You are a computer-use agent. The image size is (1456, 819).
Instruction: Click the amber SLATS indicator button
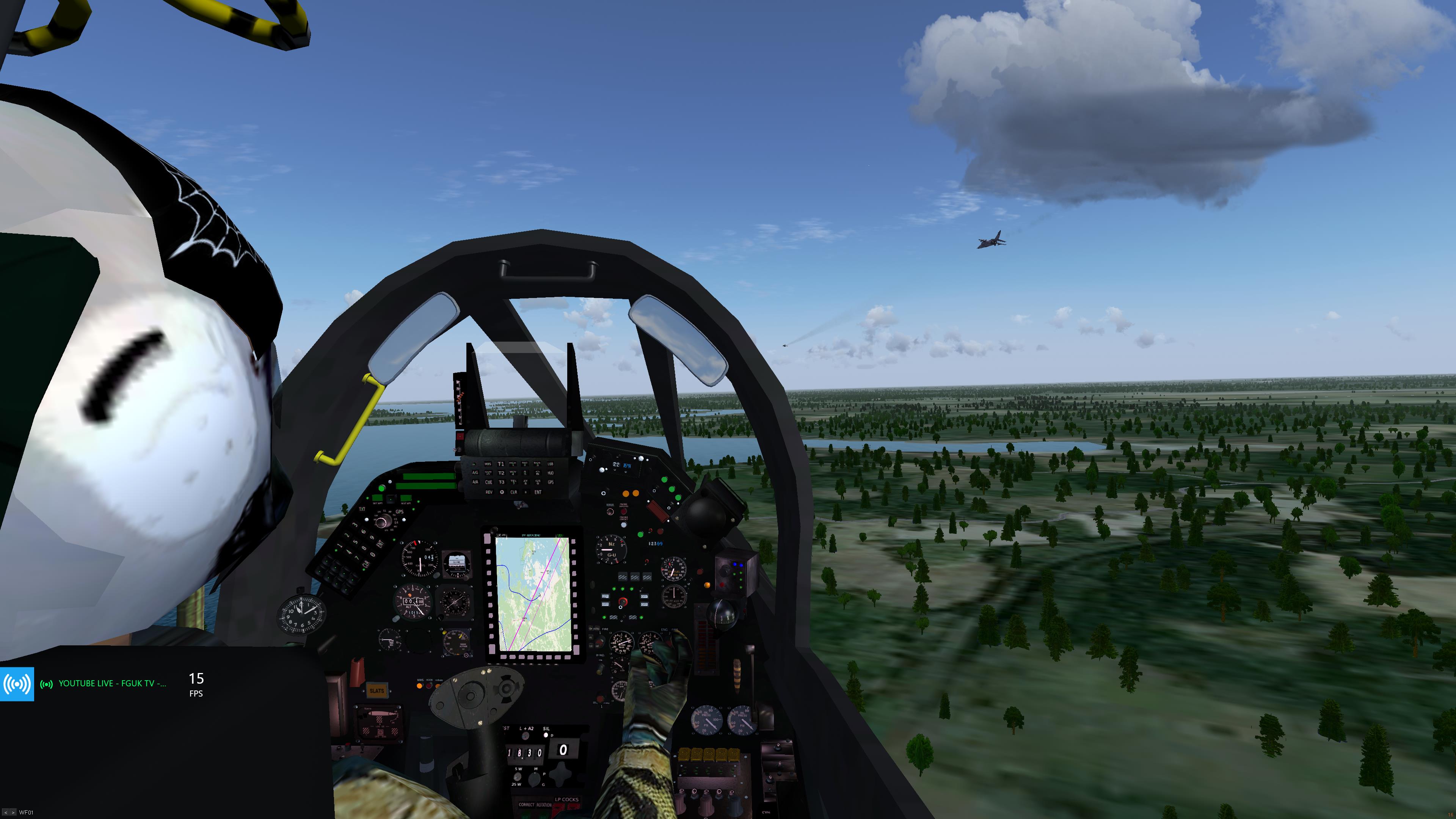(377, 691)
